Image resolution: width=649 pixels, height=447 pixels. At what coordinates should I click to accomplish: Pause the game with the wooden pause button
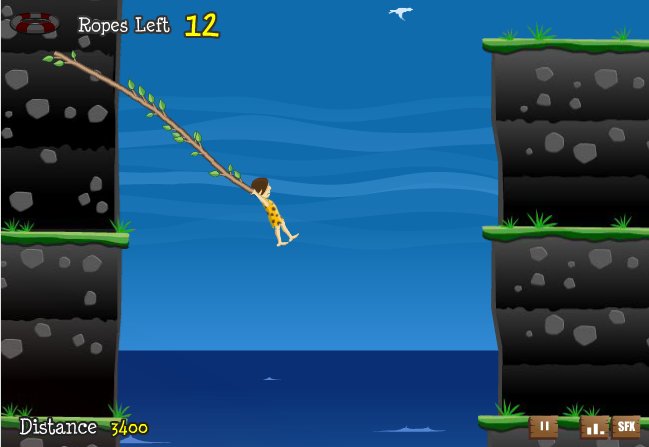coord(543,427)
